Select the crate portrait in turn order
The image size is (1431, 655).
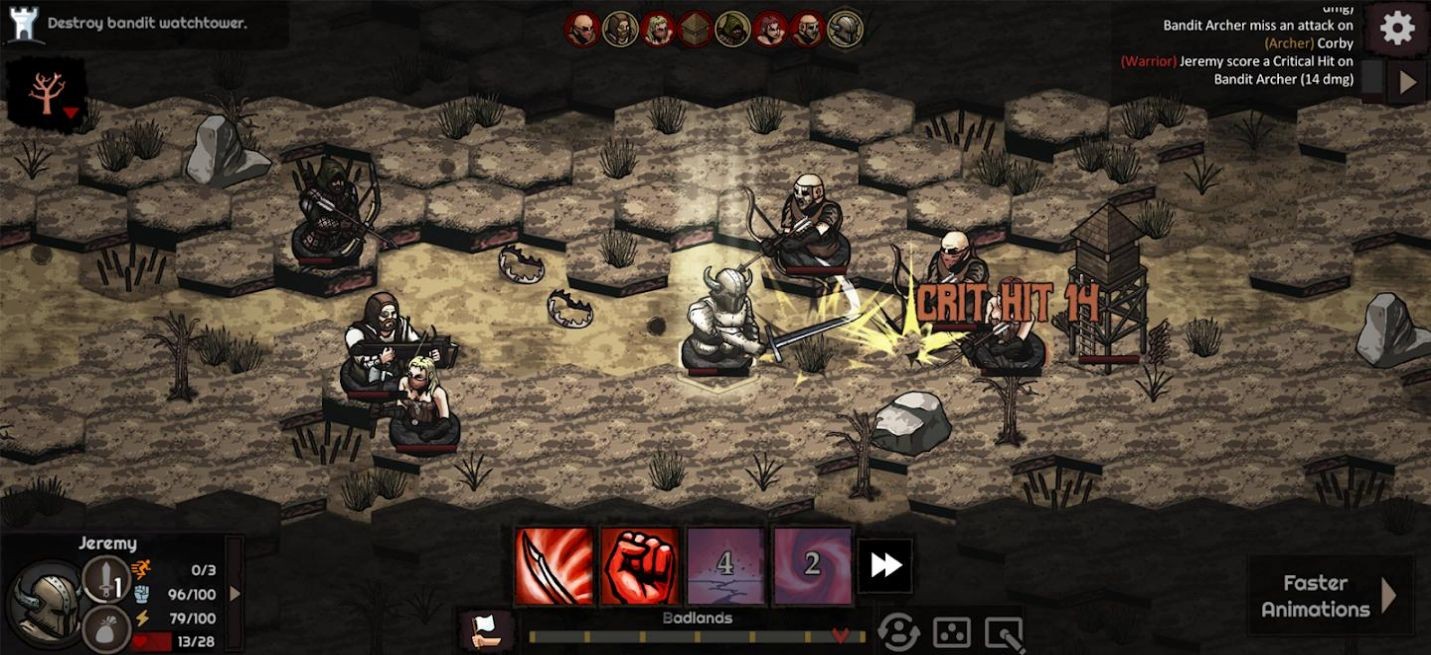tap(694, 30)
